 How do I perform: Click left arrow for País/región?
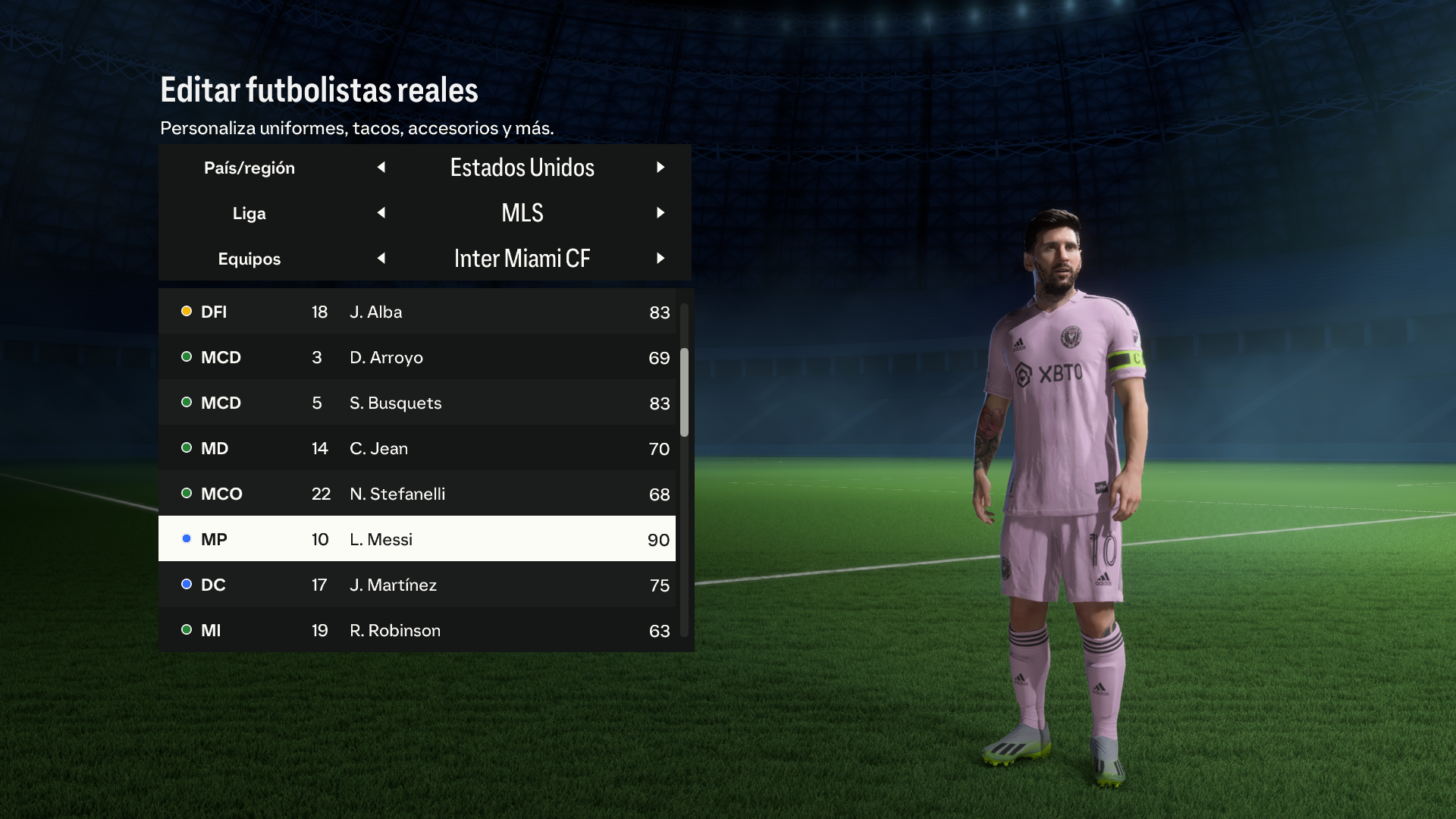381,168
